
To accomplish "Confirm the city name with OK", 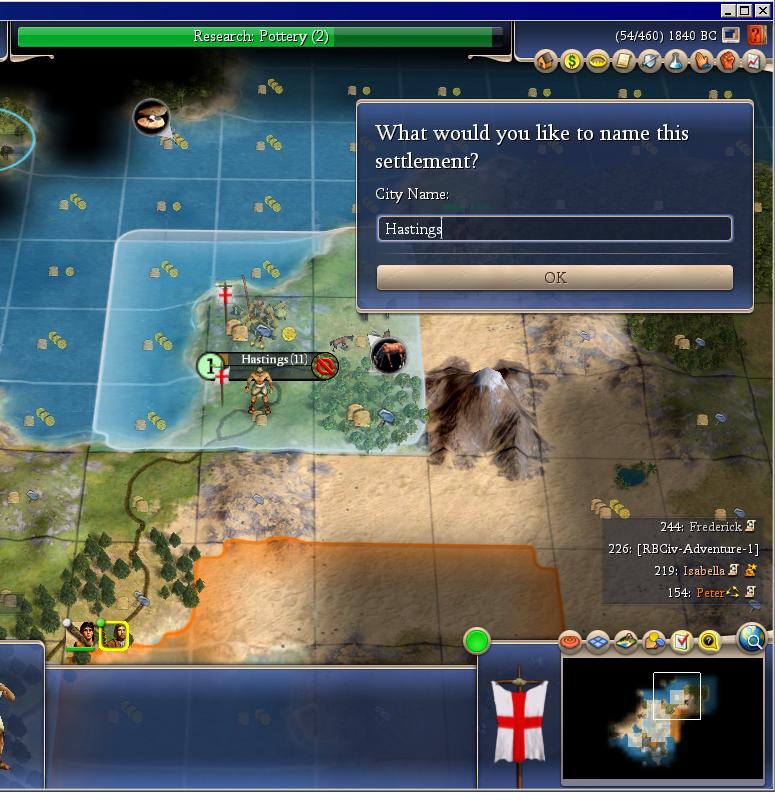I will 554,278.
